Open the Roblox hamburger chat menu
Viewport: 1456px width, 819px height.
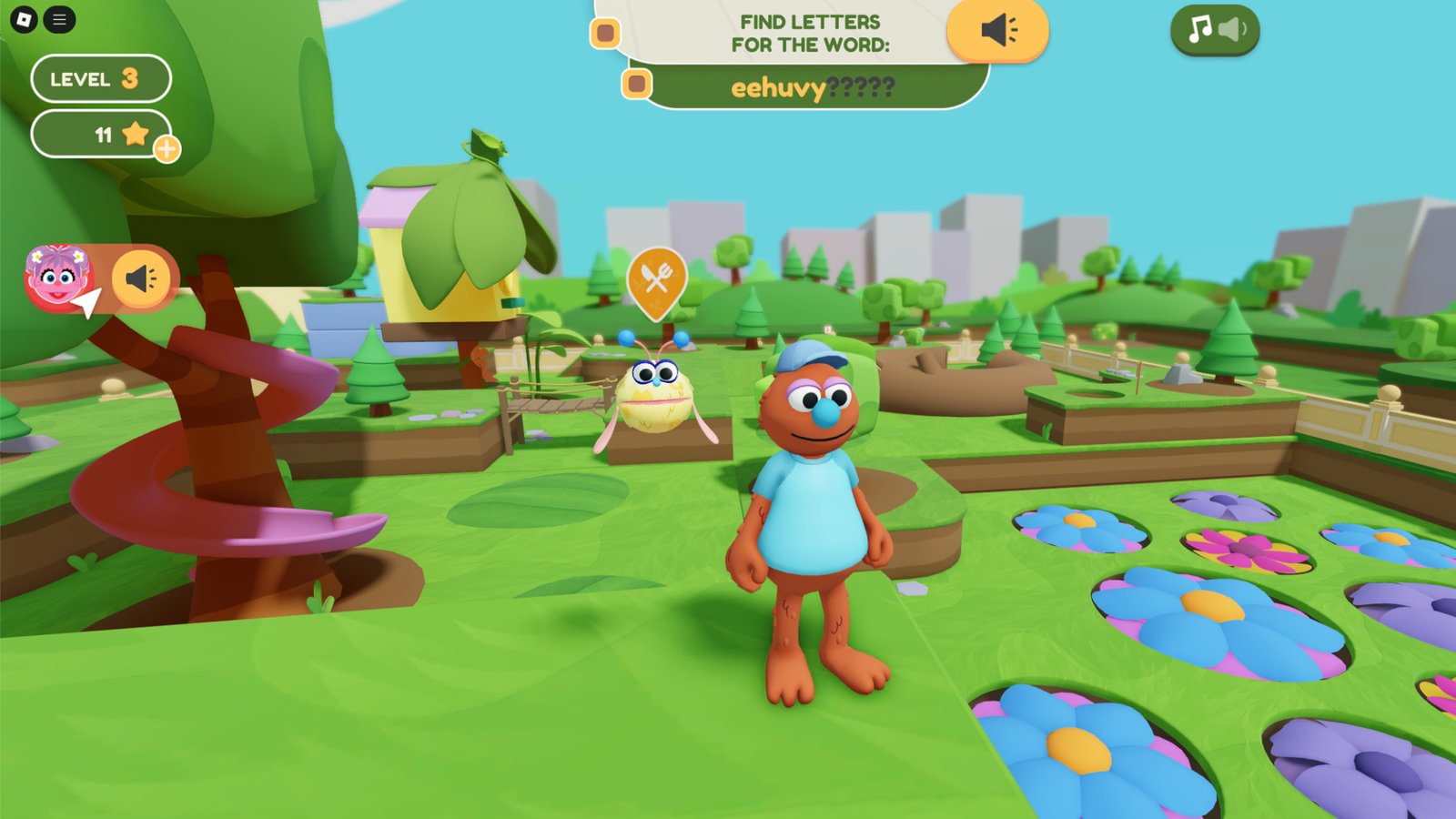[x=59, y=19]
